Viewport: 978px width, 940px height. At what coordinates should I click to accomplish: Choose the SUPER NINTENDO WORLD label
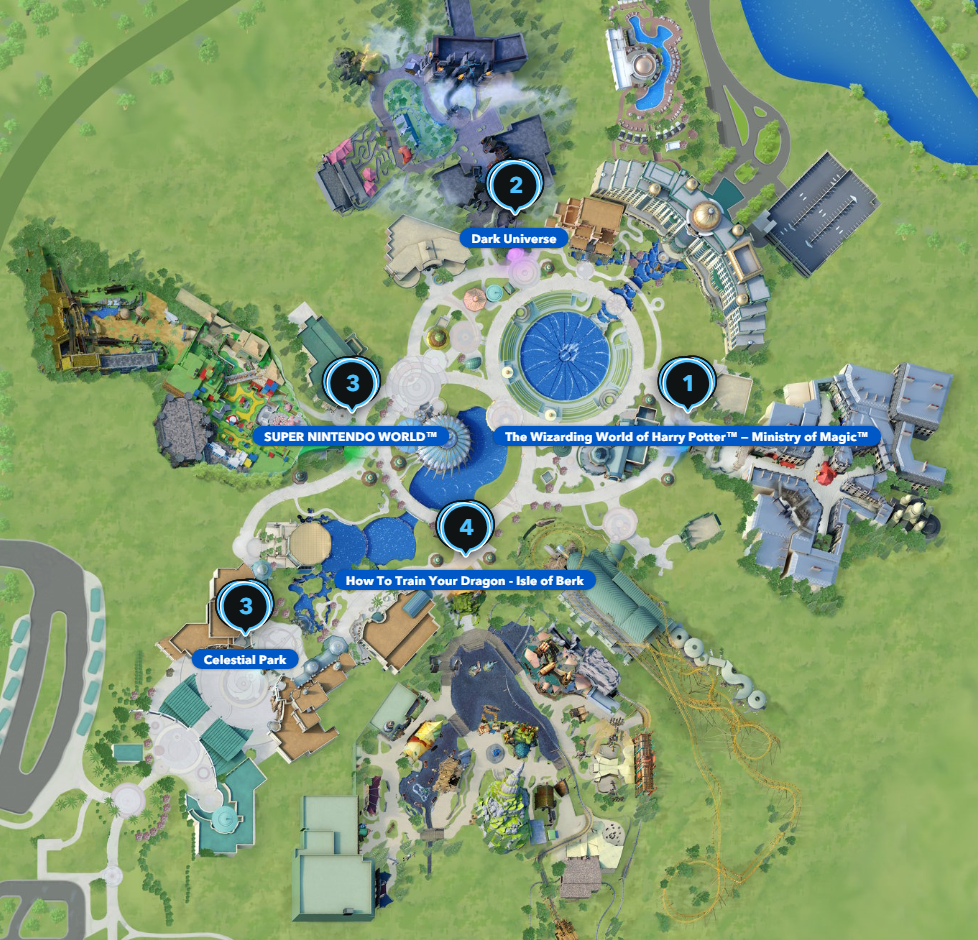pos(351,437)
